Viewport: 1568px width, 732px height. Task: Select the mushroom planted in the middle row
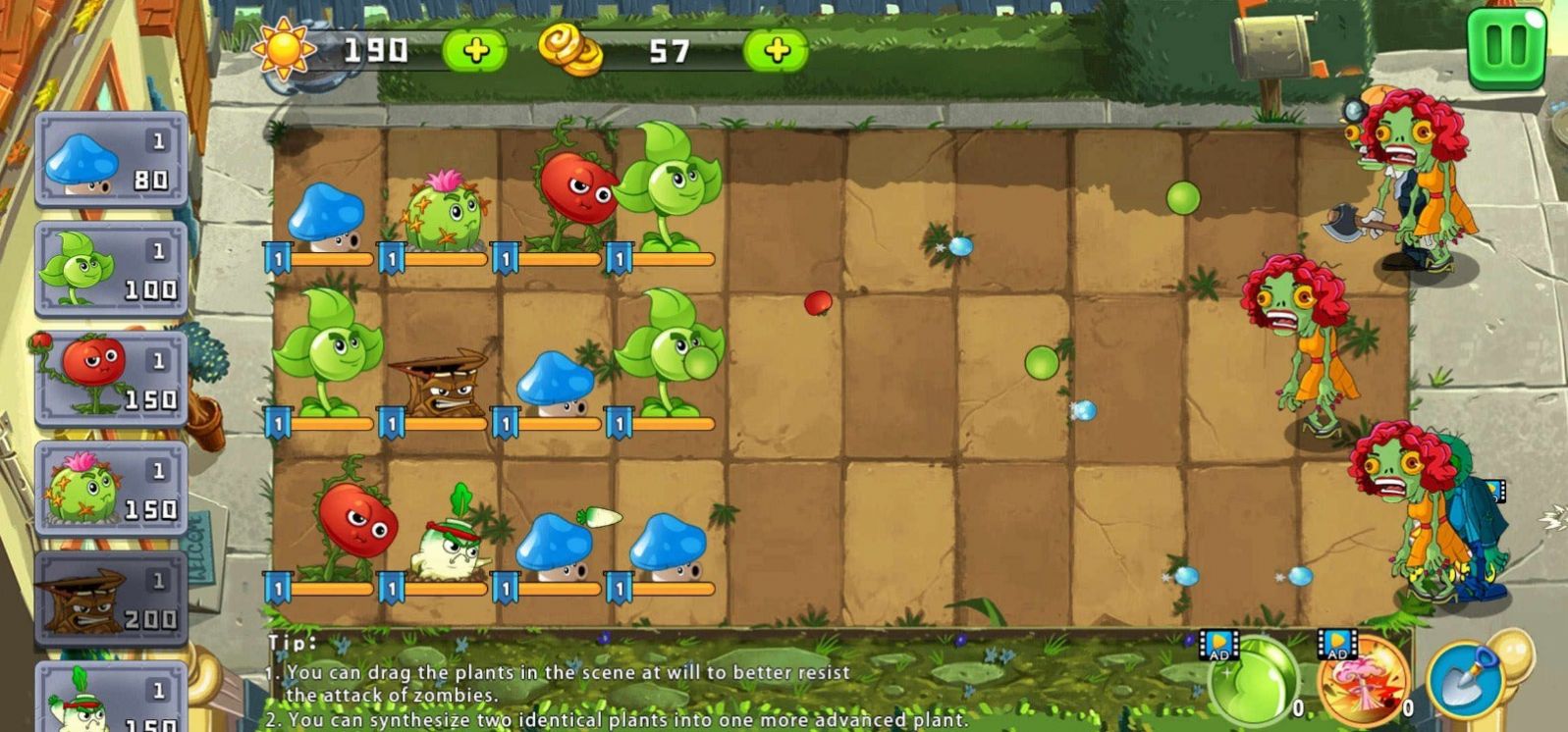point(554,383)
